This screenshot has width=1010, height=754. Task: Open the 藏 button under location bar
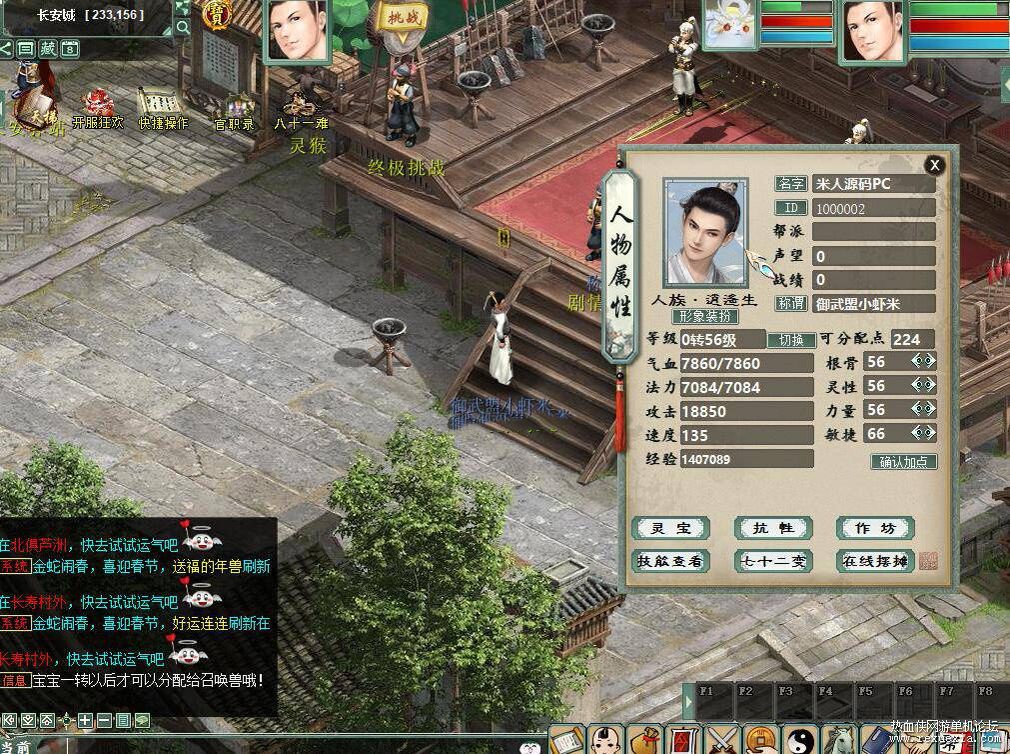48,48
